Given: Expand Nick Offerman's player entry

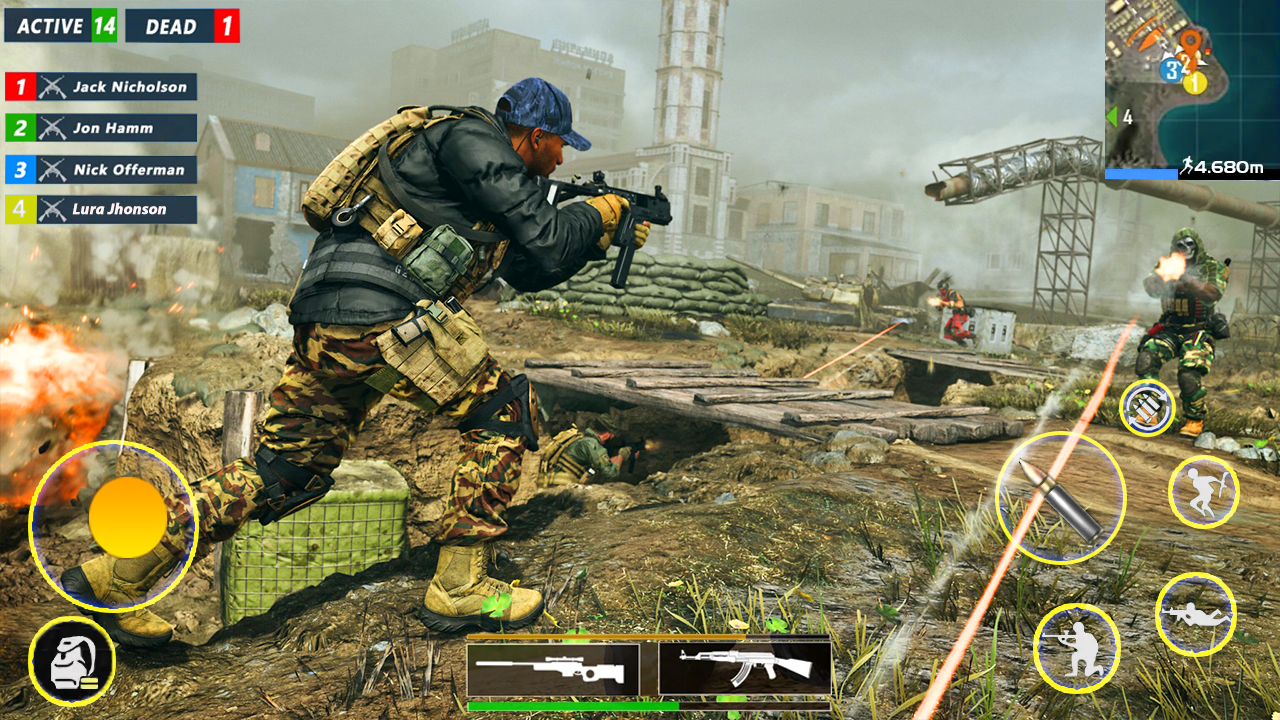Looking at the screenshot, I should 99,170.
